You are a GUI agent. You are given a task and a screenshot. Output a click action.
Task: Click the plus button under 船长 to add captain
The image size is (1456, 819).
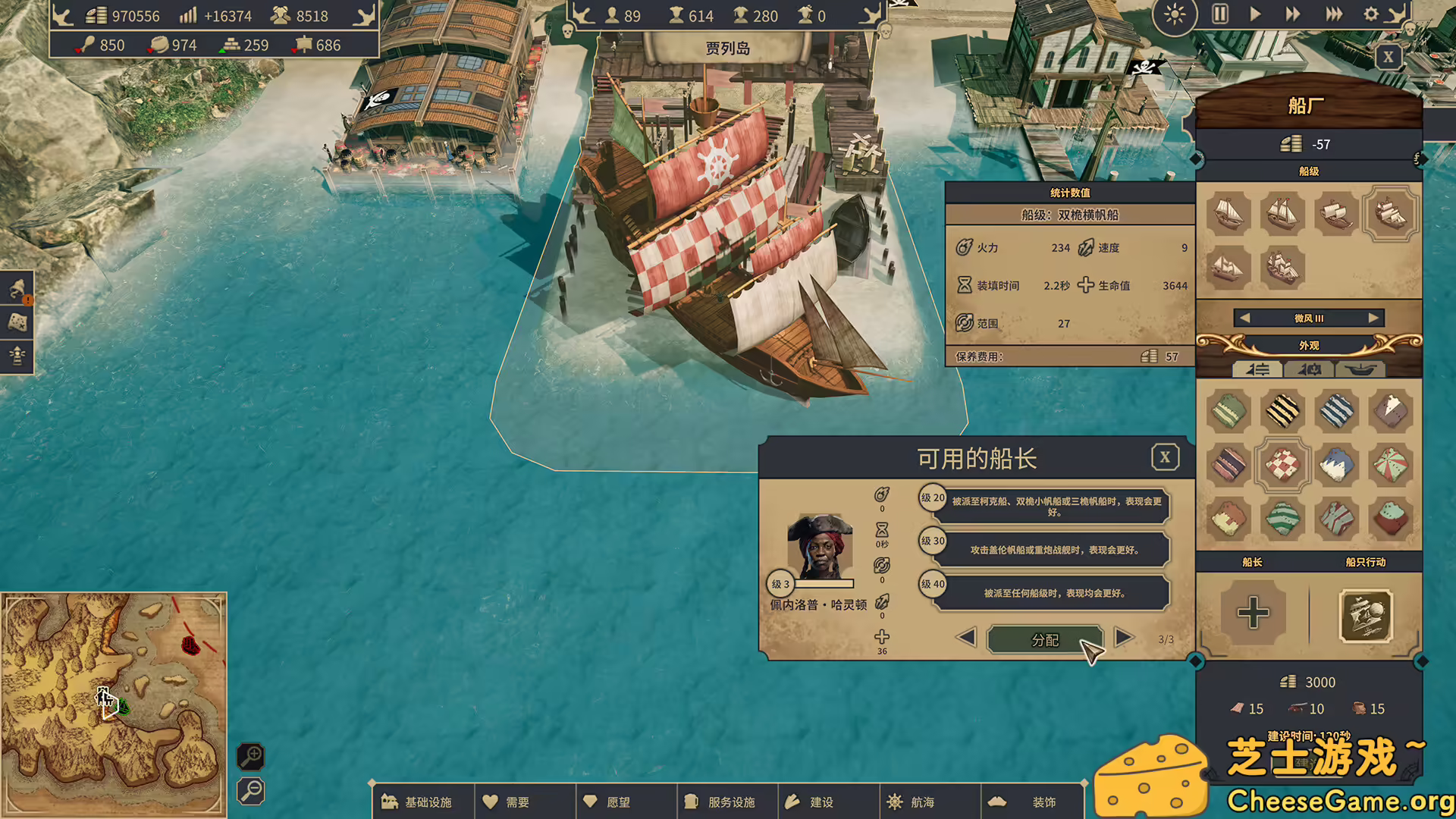1253,614
